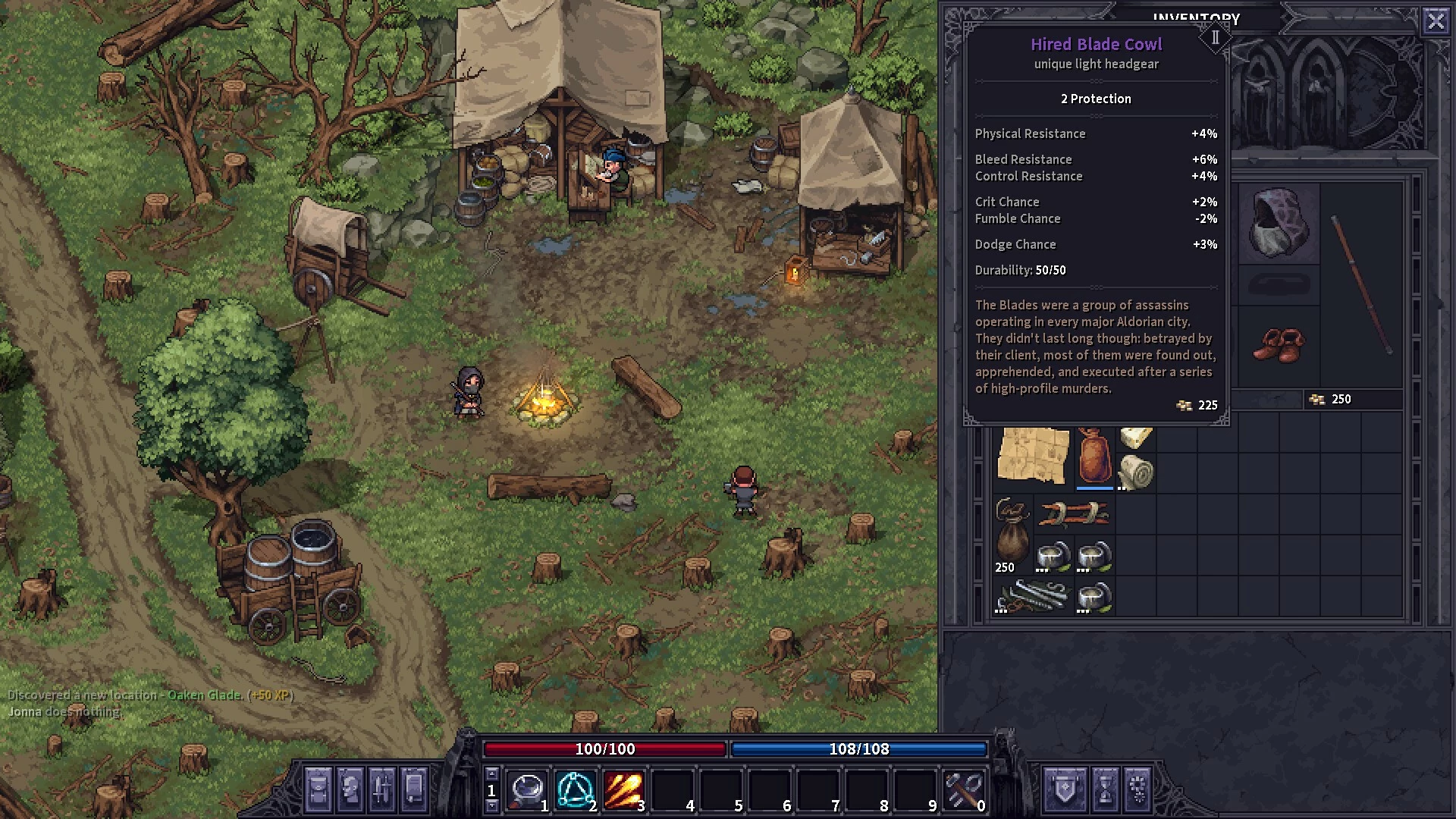This screenshot has width=1456, height=819.
Task: Open the shield banner menu
Action: 1065,789
